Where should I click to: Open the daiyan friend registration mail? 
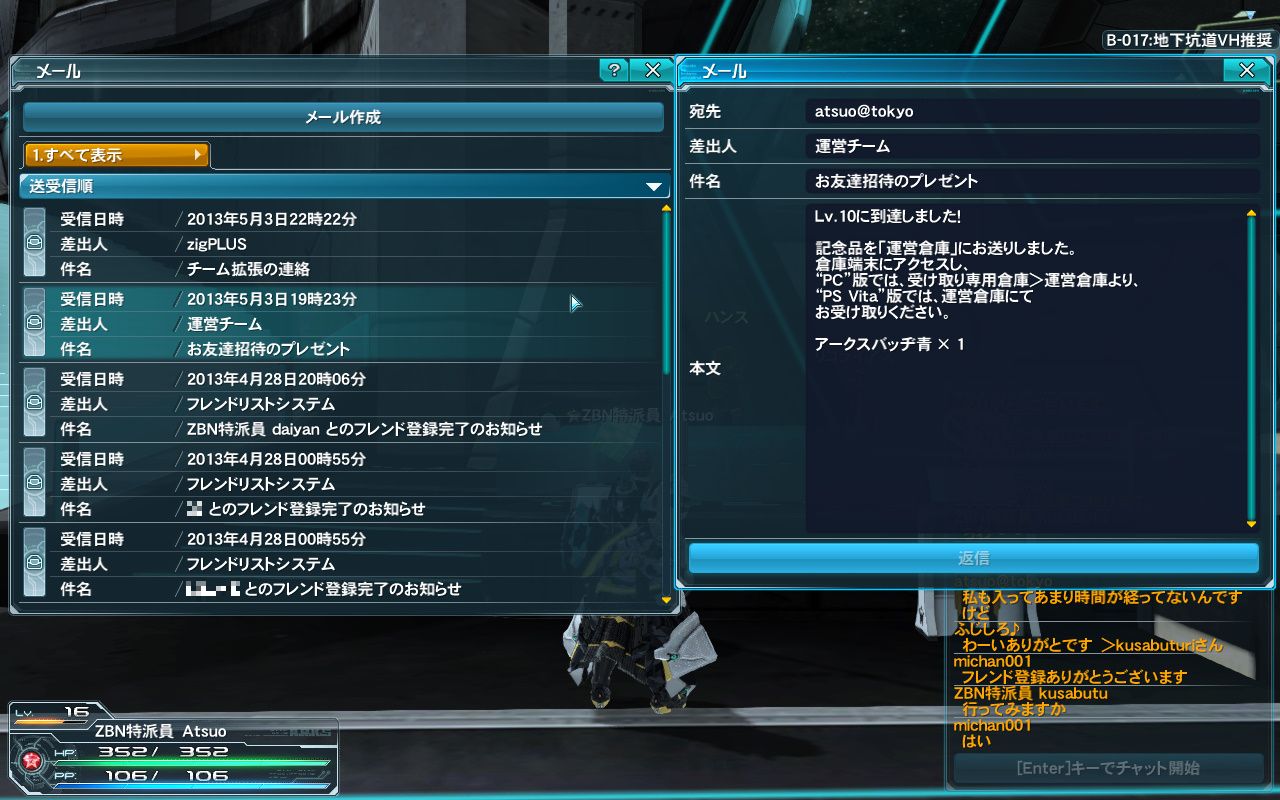point(340,404)
